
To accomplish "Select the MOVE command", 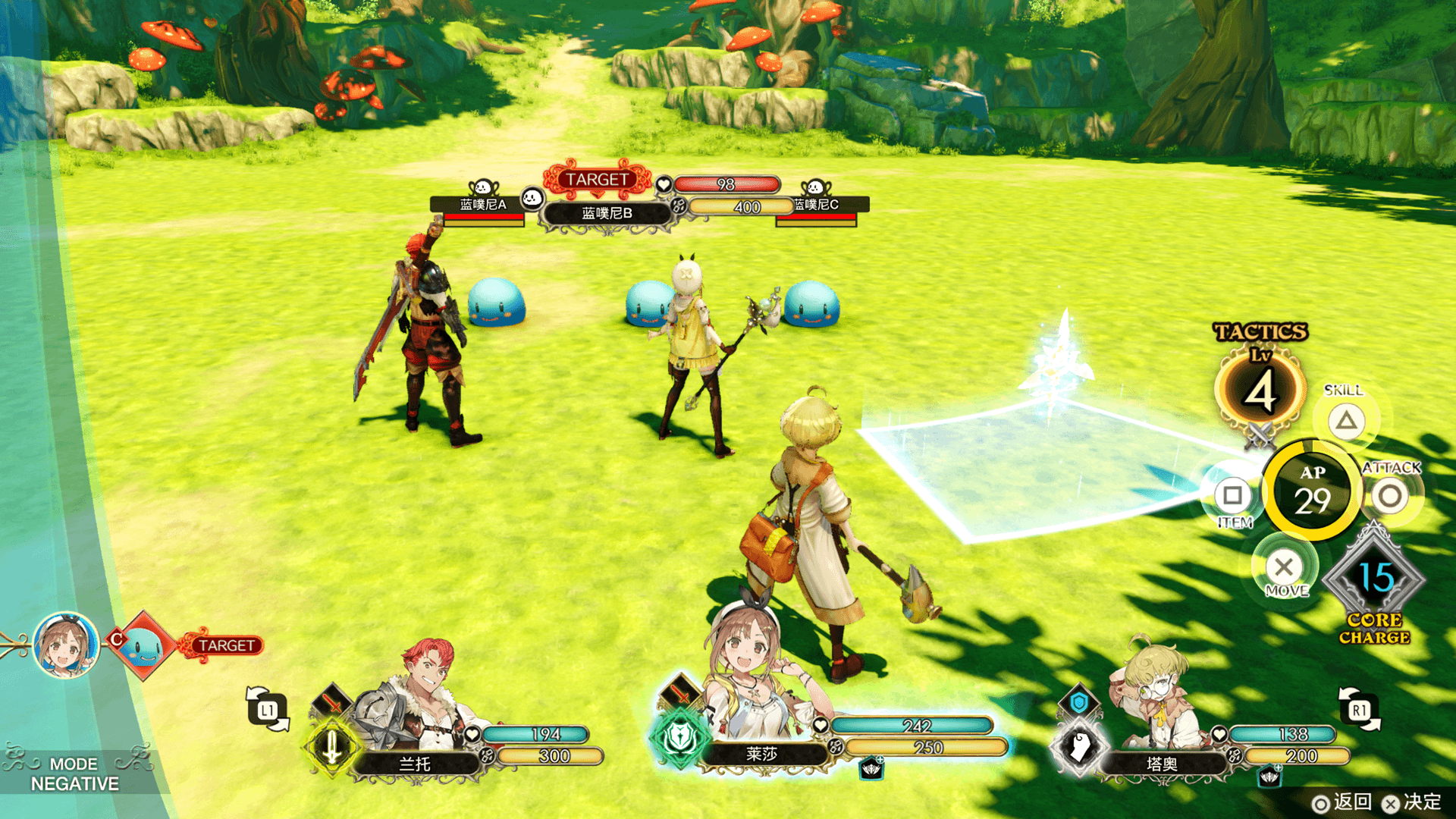I will [x=1284, y=566].
